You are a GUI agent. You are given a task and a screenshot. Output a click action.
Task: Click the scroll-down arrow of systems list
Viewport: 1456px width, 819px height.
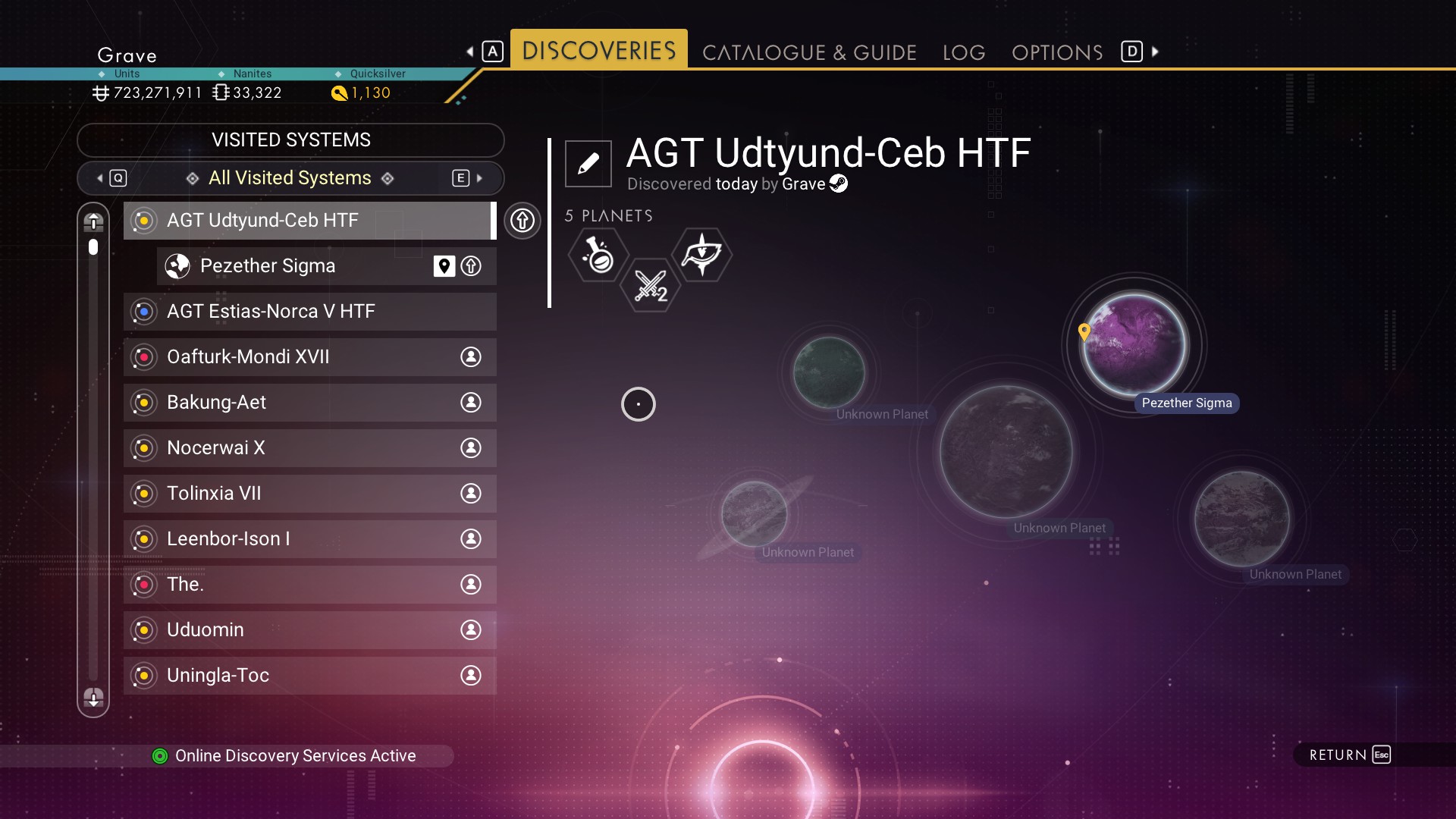coord(93,698)
